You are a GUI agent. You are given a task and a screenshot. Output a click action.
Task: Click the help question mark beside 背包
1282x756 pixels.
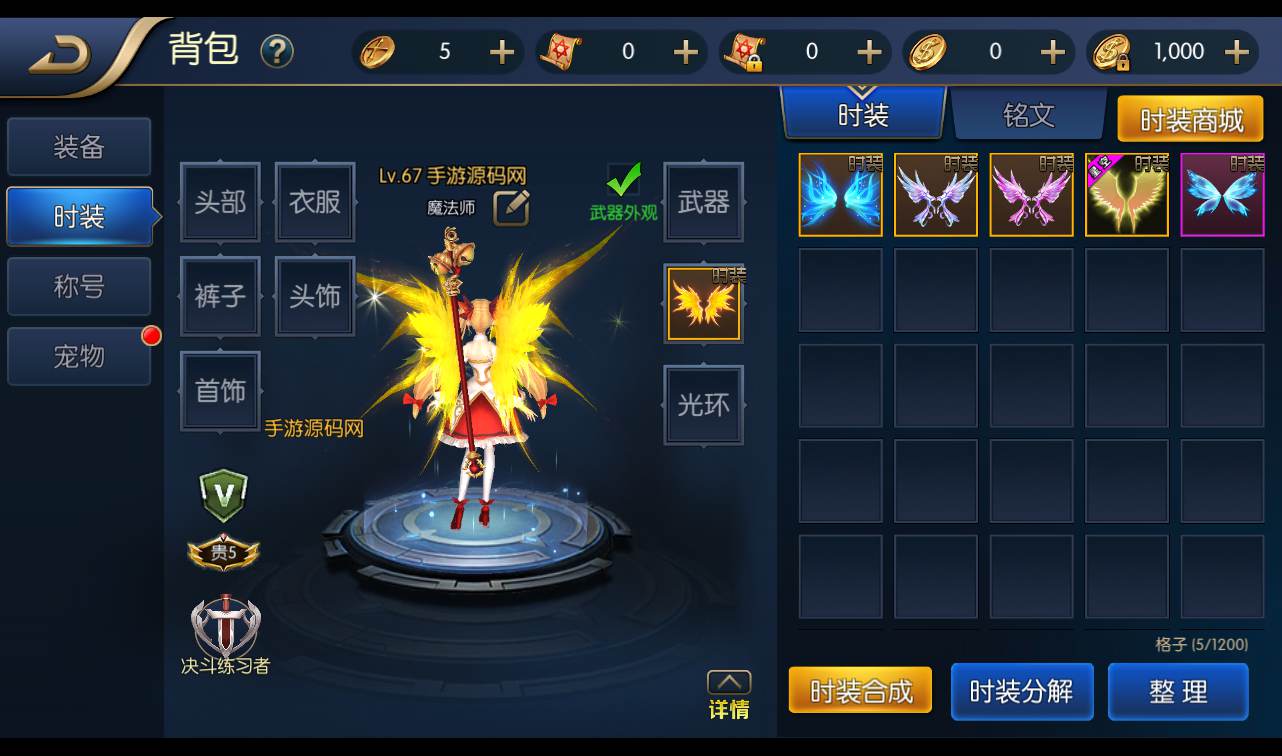point(277,50)
